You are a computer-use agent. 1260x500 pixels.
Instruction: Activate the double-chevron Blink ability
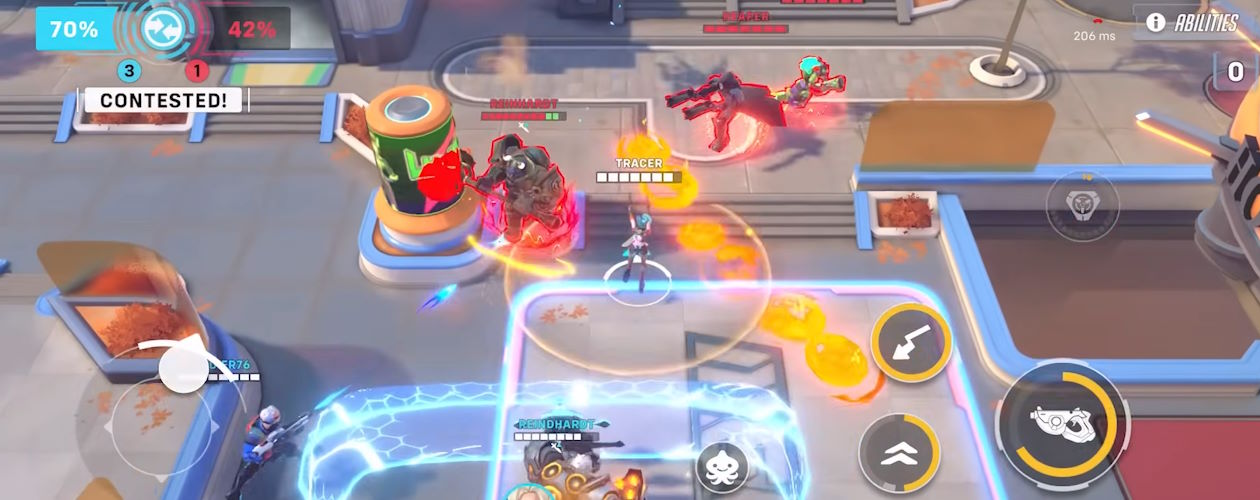(x=899, y=453)
